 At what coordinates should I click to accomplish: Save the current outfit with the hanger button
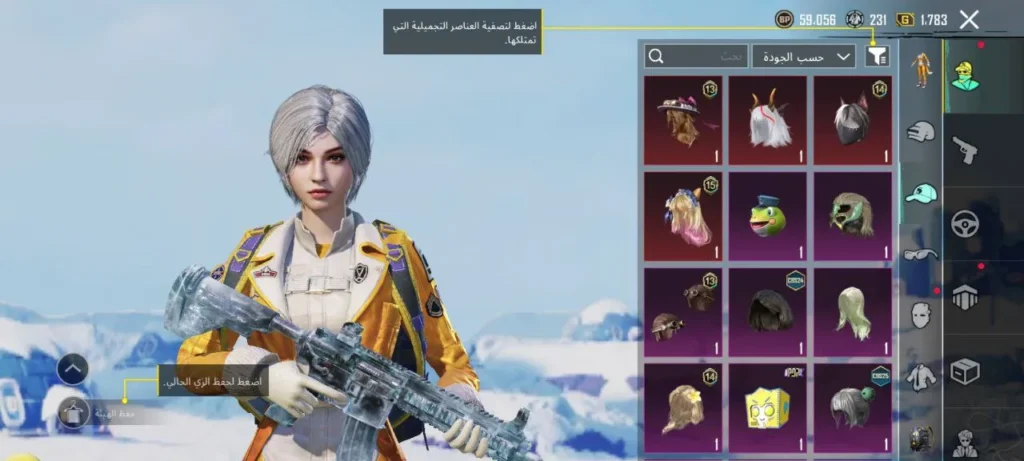point(73,412)
